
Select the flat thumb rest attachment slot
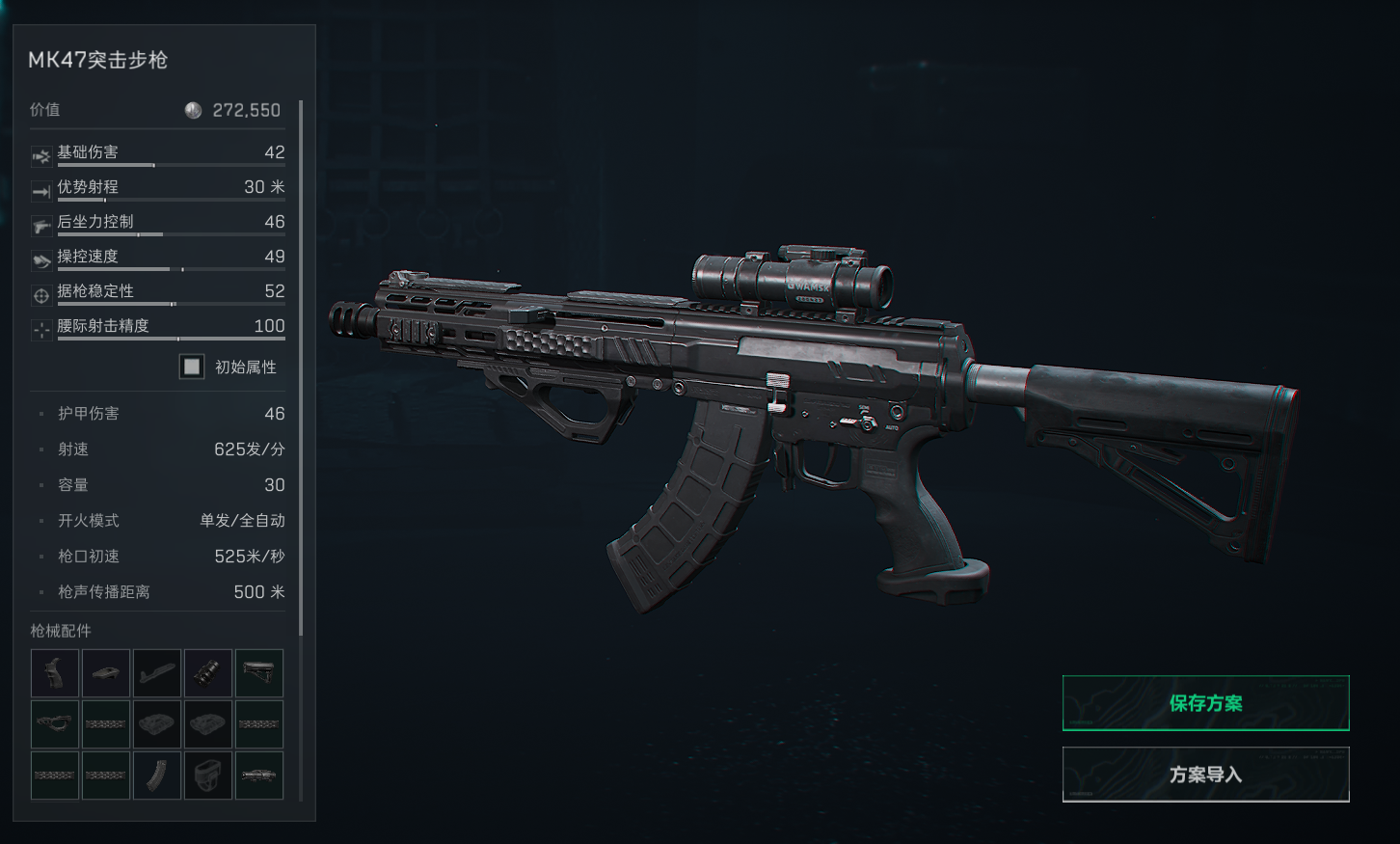pos(106,673)
